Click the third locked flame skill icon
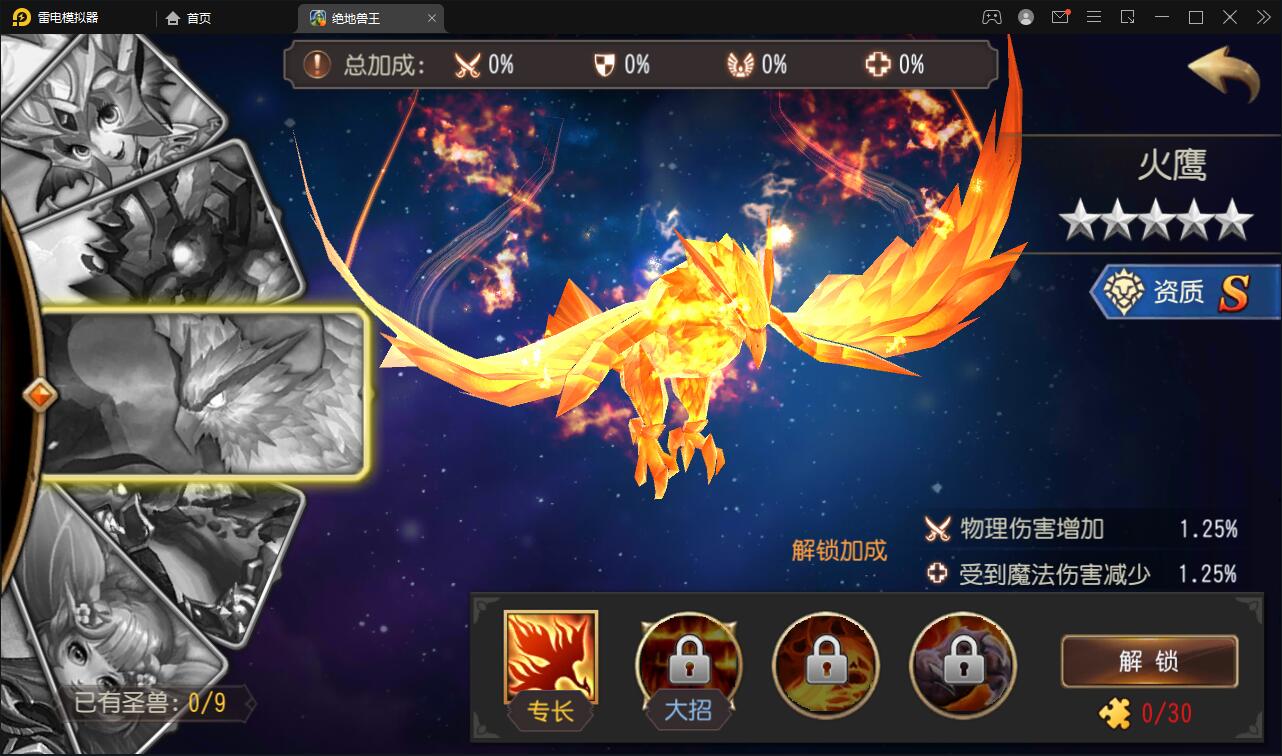This screenshot has height=756, width=1282. tap(825, 663)
